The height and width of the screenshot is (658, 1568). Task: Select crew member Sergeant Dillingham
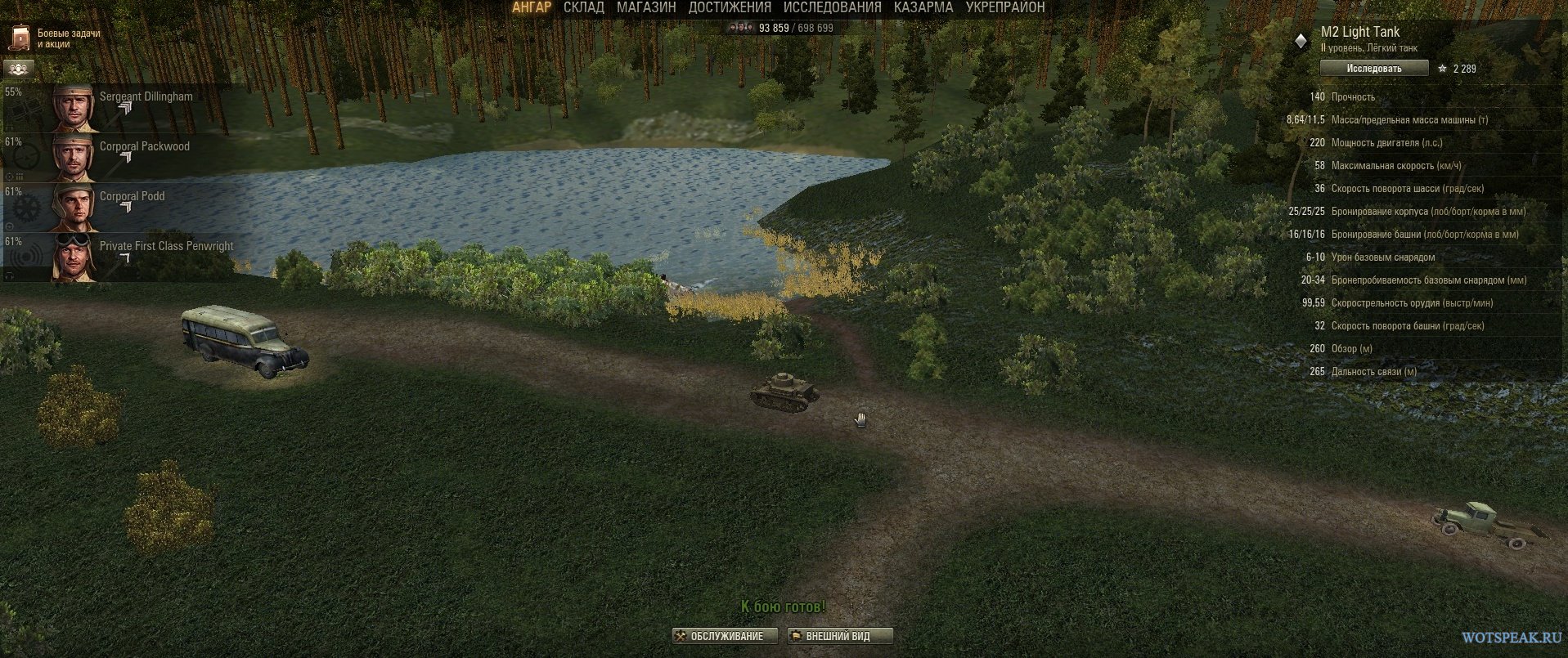click(123, 108)
